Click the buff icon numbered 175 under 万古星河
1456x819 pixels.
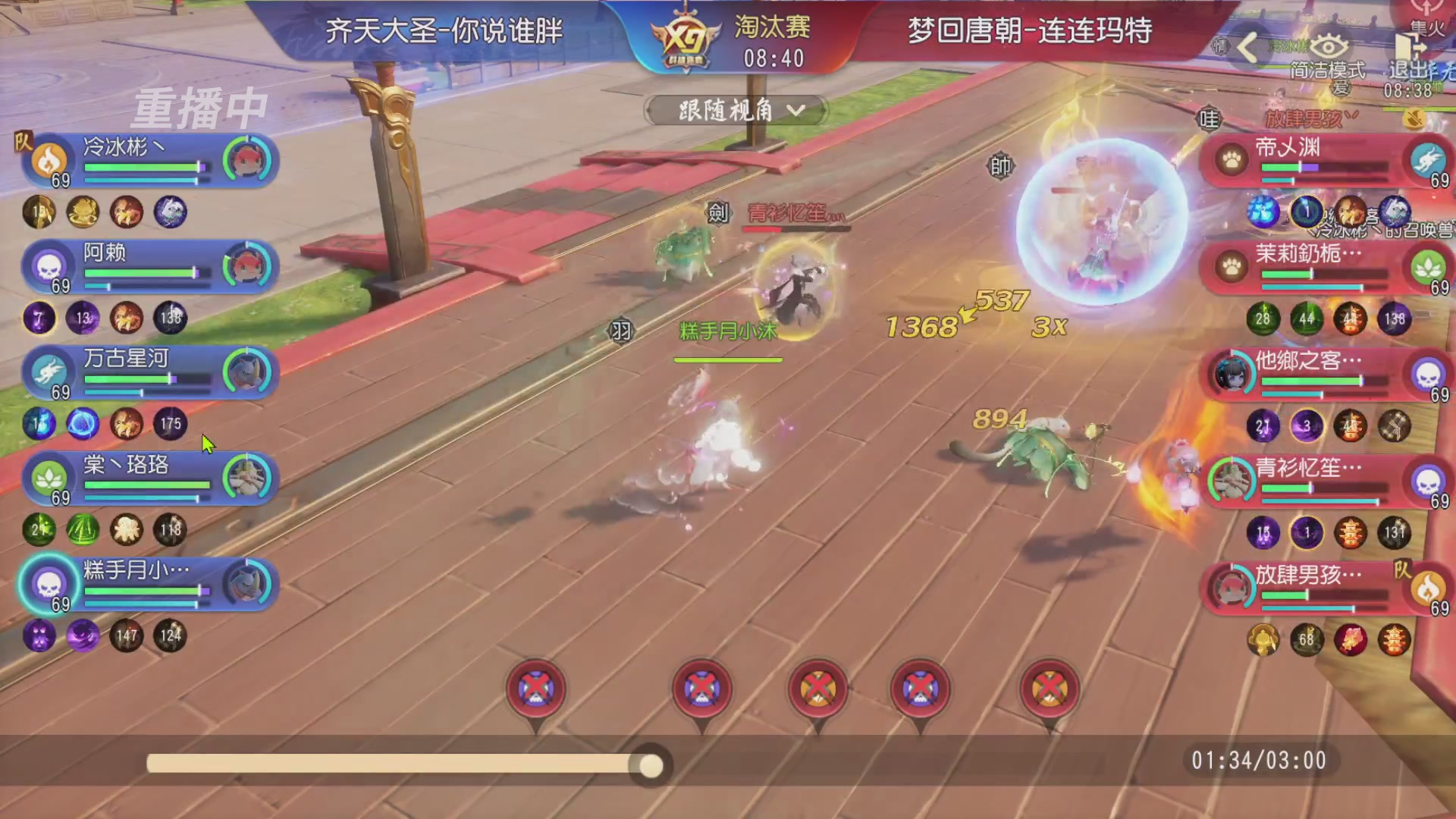[171, 425]
